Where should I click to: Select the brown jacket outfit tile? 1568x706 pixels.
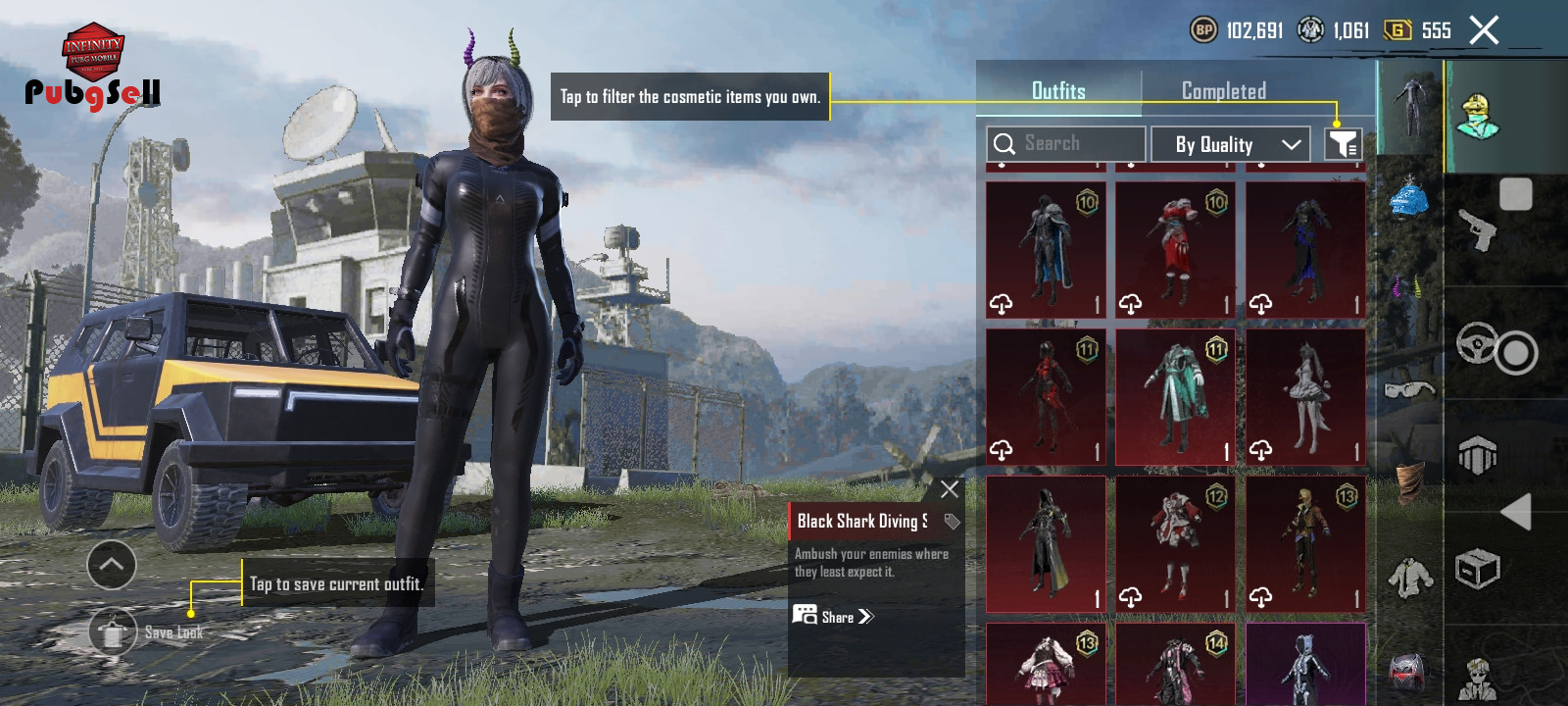tap(1305, 544)
